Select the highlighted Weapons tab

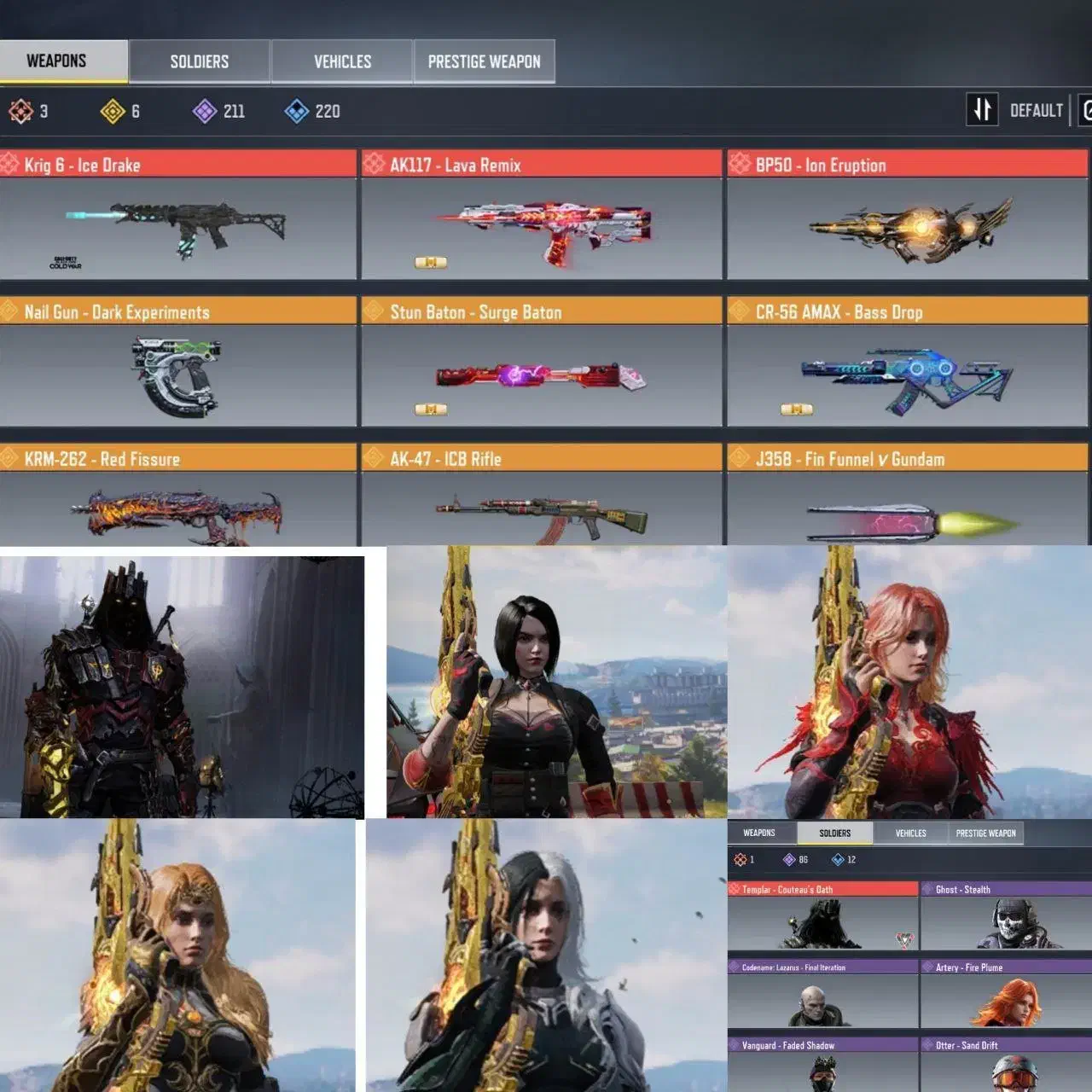pyautogui.click(x=56, y=61)
